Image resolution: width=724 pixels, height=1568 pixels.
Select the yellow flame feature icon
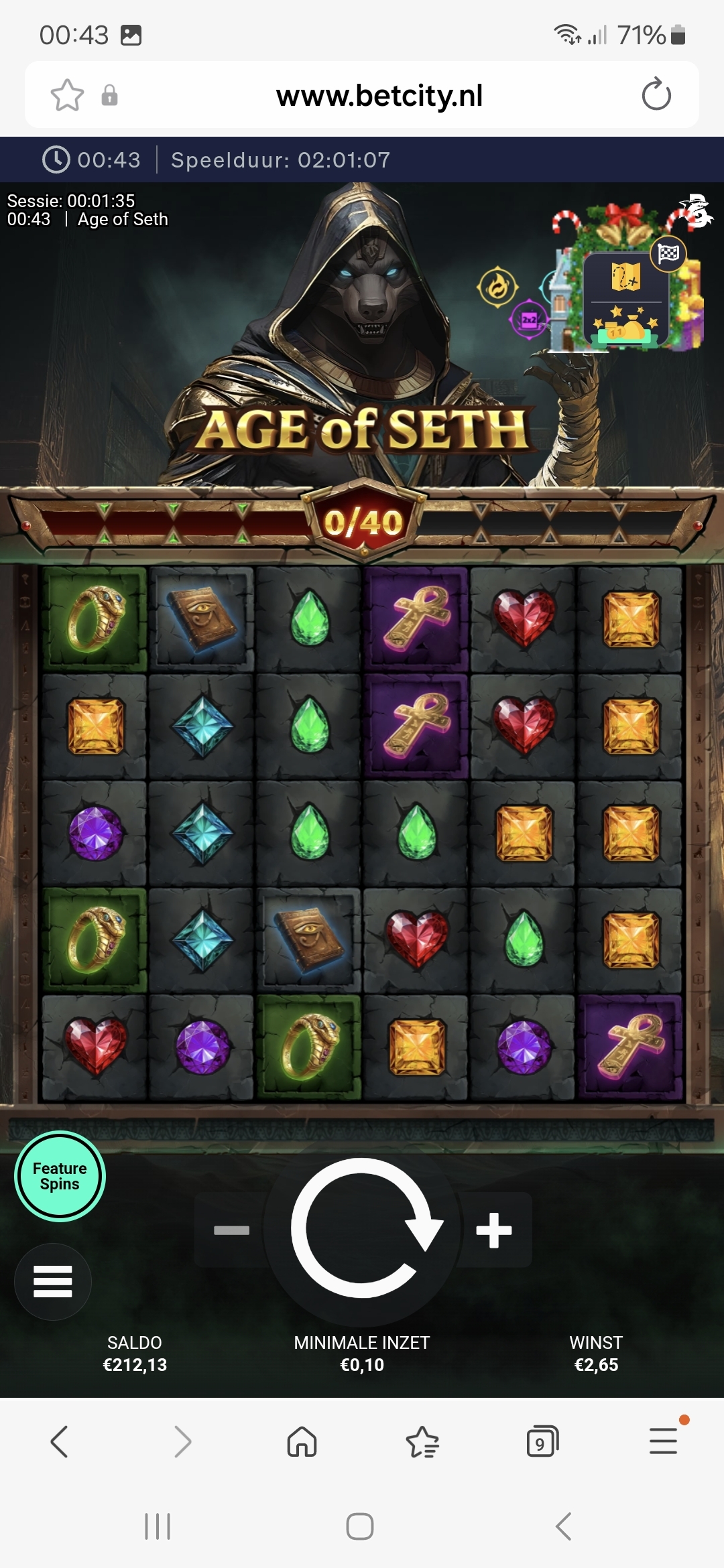click(497, 287)
